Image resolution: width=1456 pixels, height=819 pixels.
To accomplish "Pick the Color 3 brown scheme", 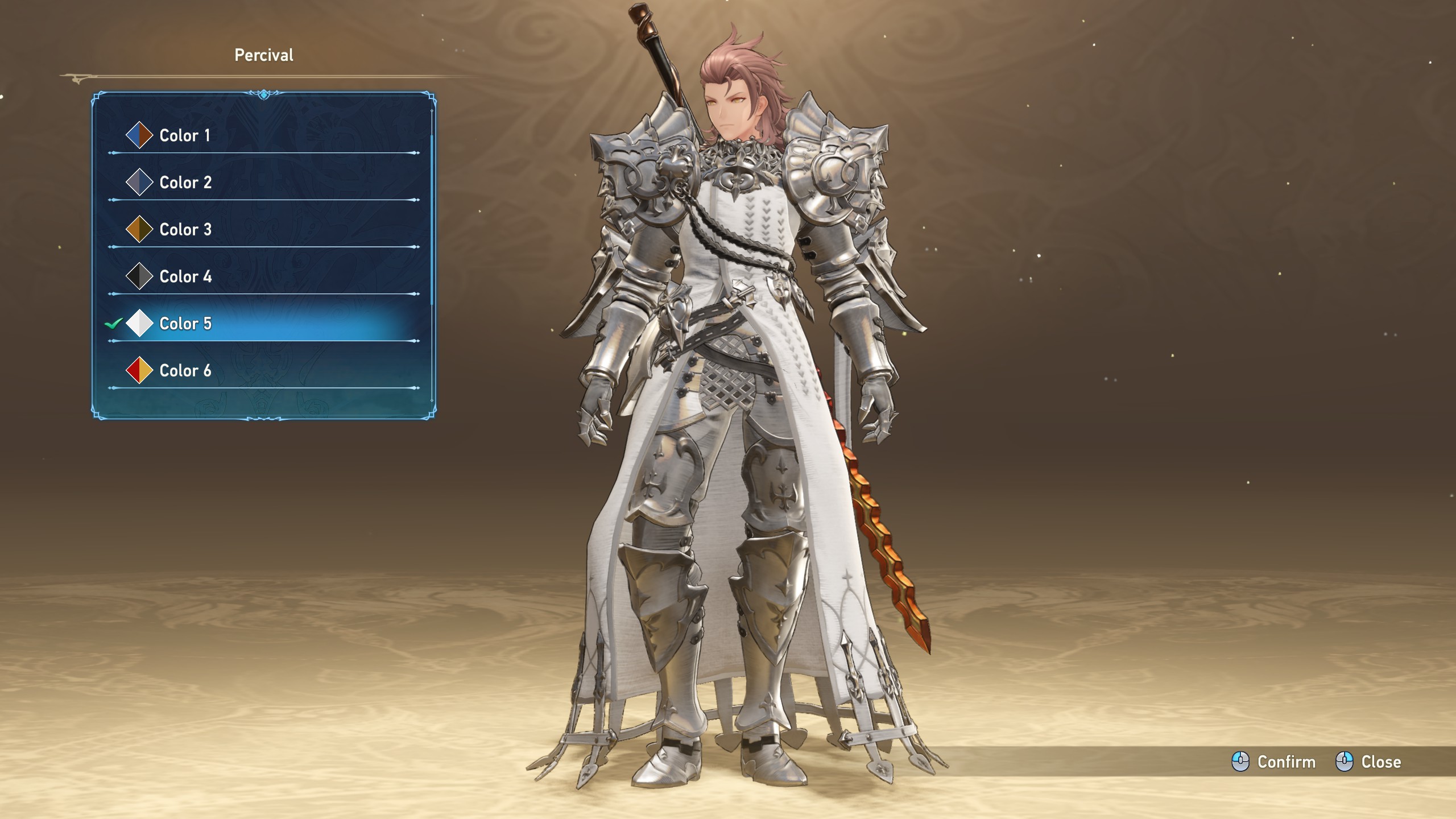I will [185, 230].
